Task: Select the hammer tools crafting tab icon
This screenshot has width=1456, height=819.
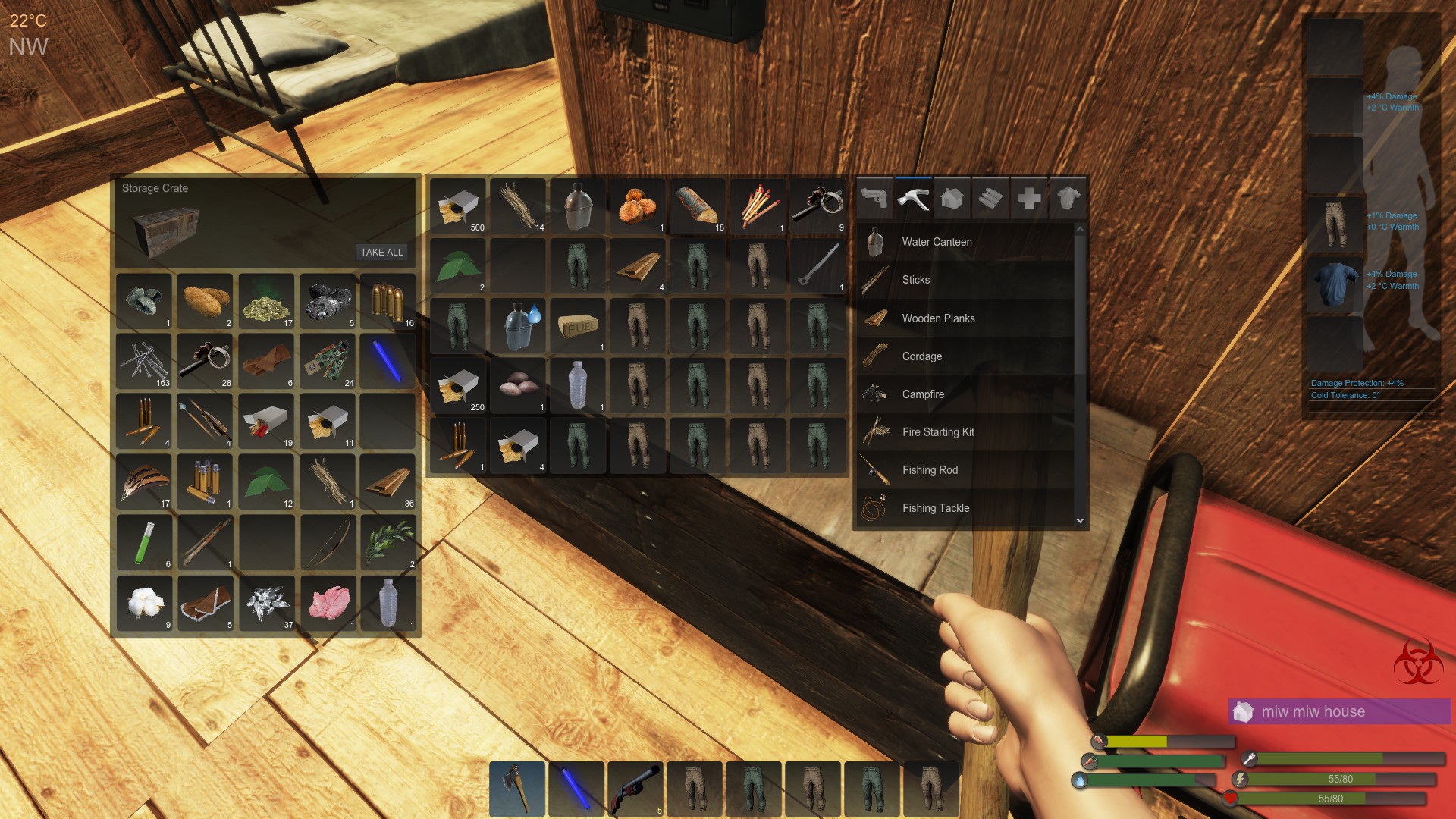Action: point(915,198)
